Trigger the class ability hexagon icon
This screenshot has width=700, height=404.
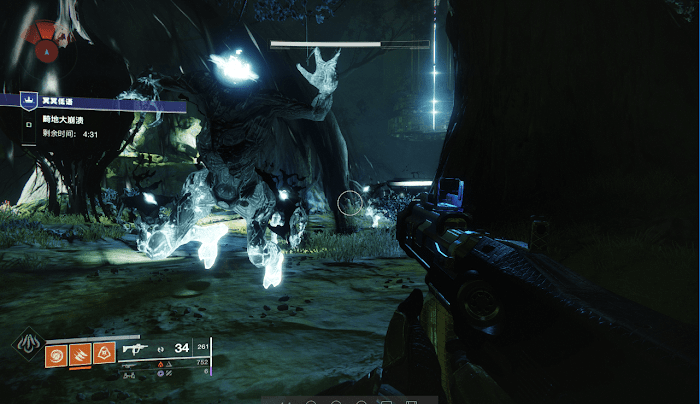click(x=103, y=352)
